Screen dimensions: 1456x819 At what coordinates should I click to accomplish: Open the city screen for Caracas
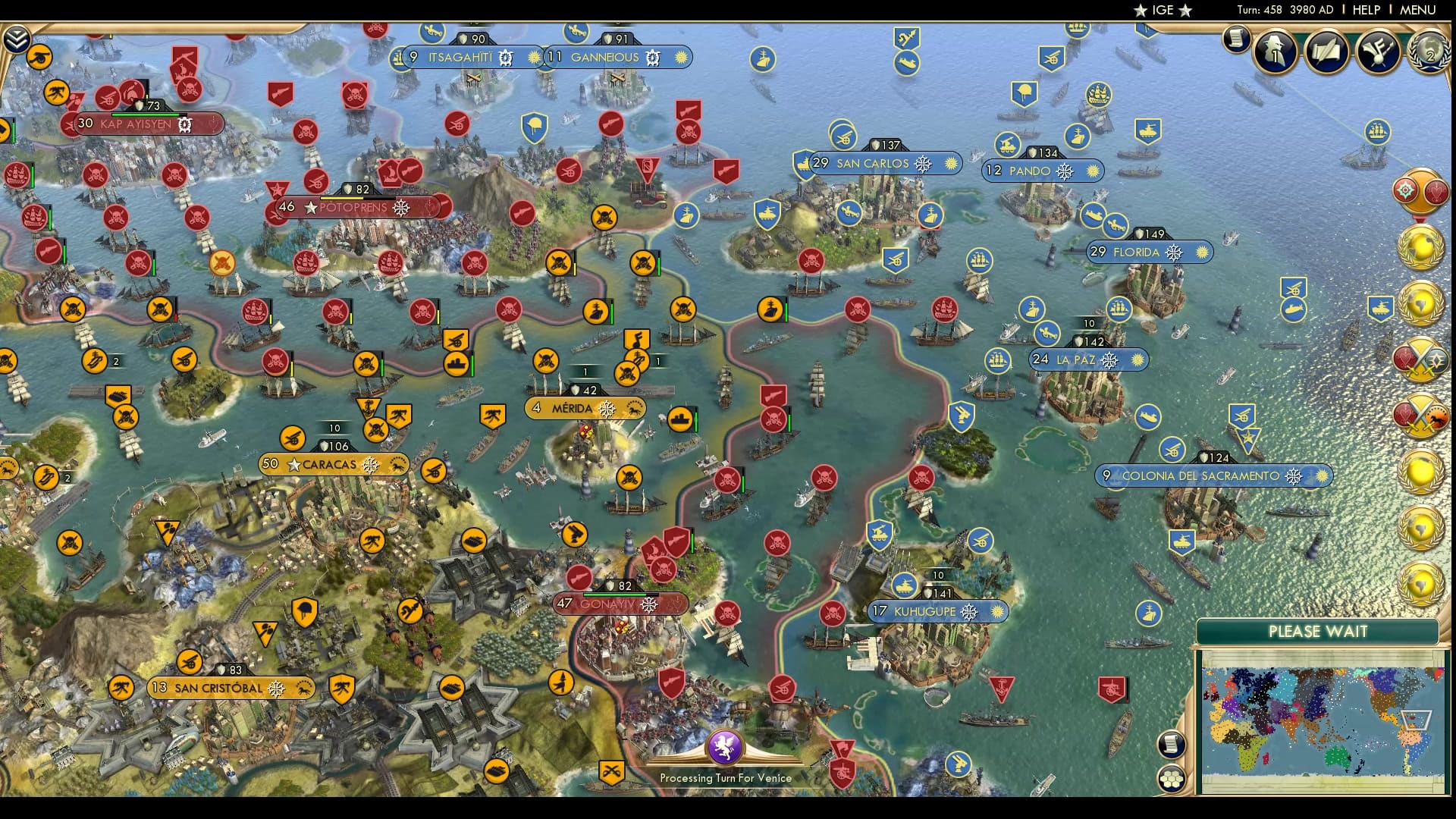331,464
